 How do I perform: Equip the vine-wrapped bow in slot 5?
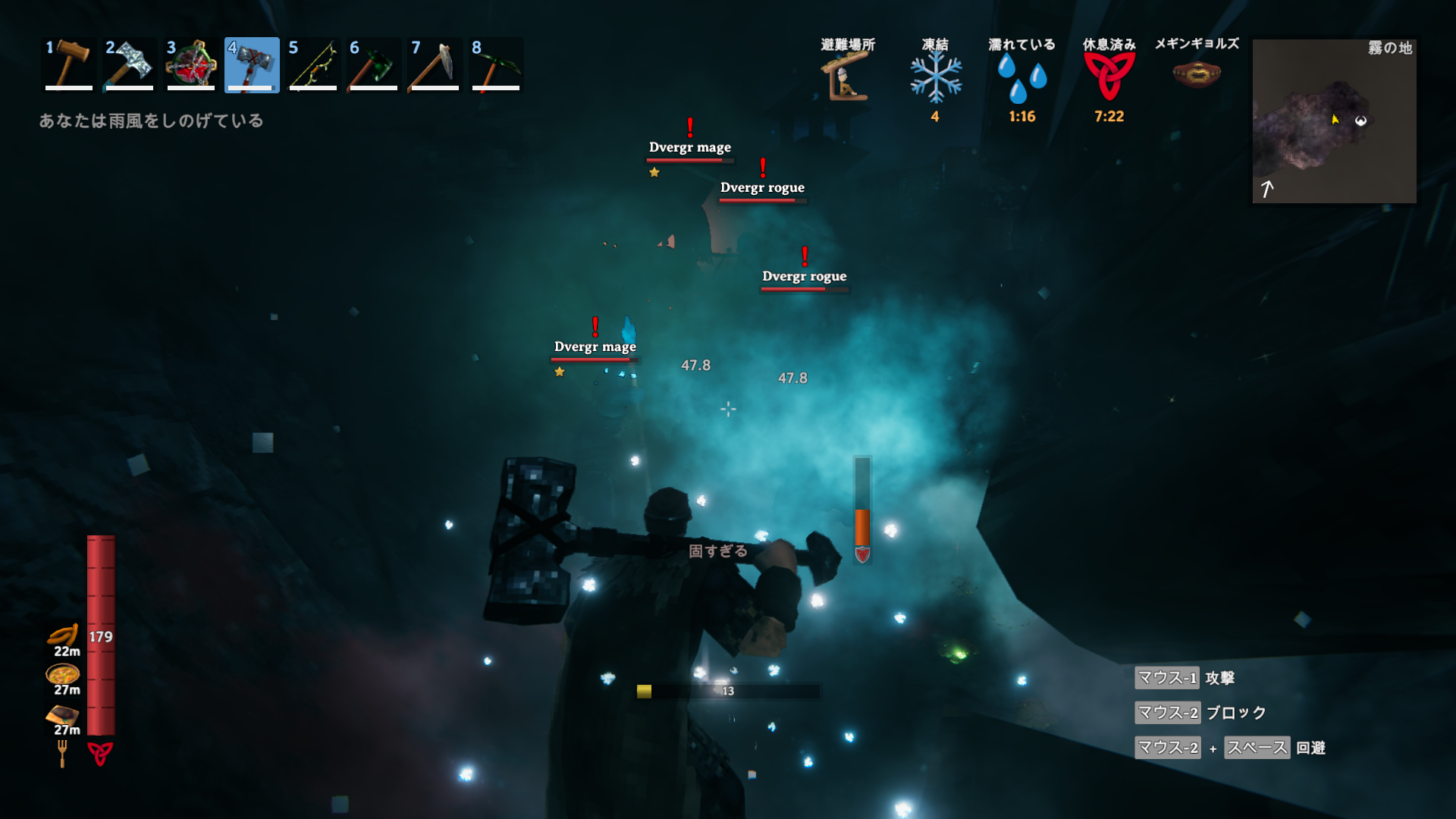[x=313, y=65]
